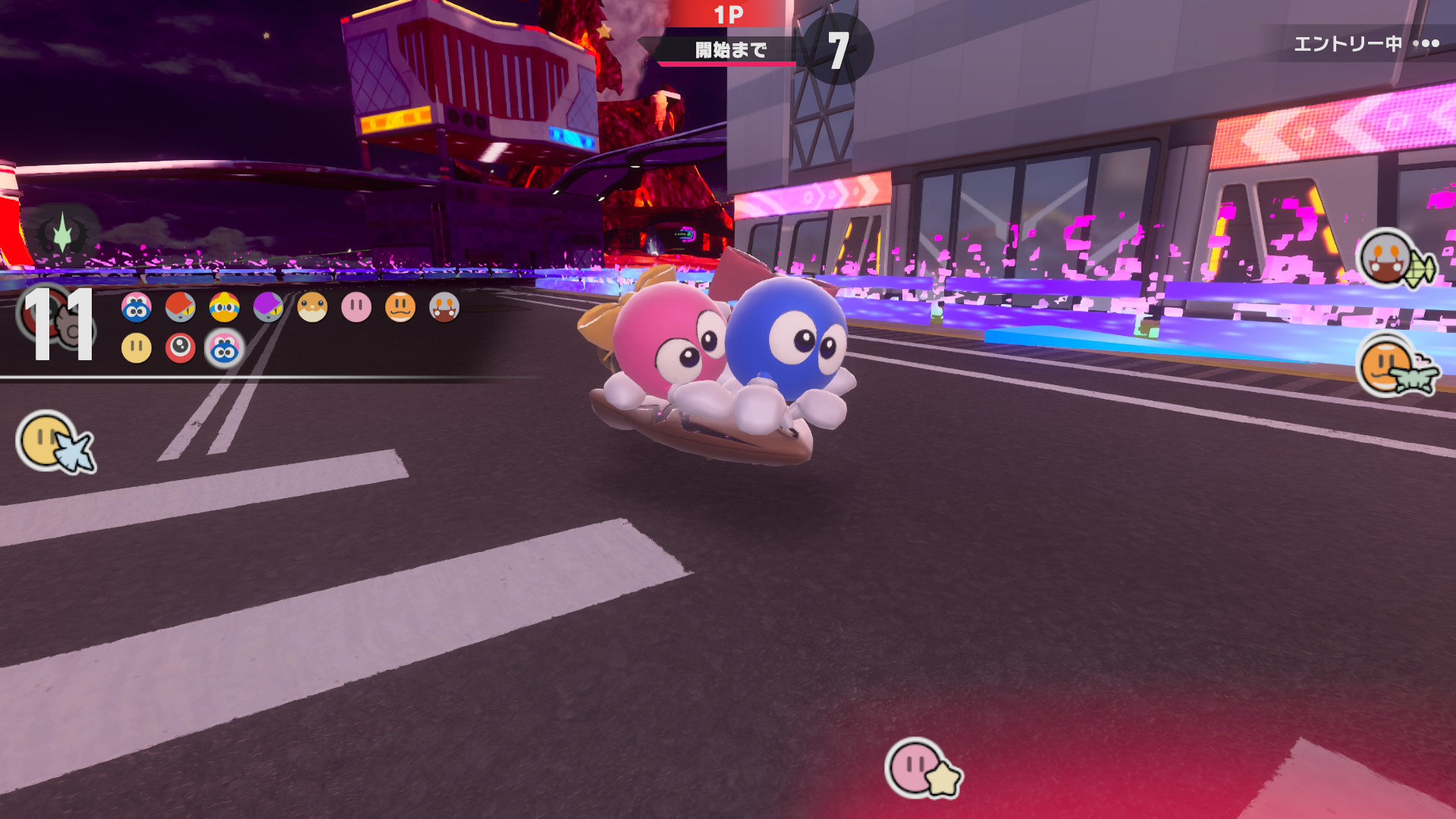Choose the red-caped Meta Knight roster icon
The image size is (1456, 819).
click(x=180, y=307)
